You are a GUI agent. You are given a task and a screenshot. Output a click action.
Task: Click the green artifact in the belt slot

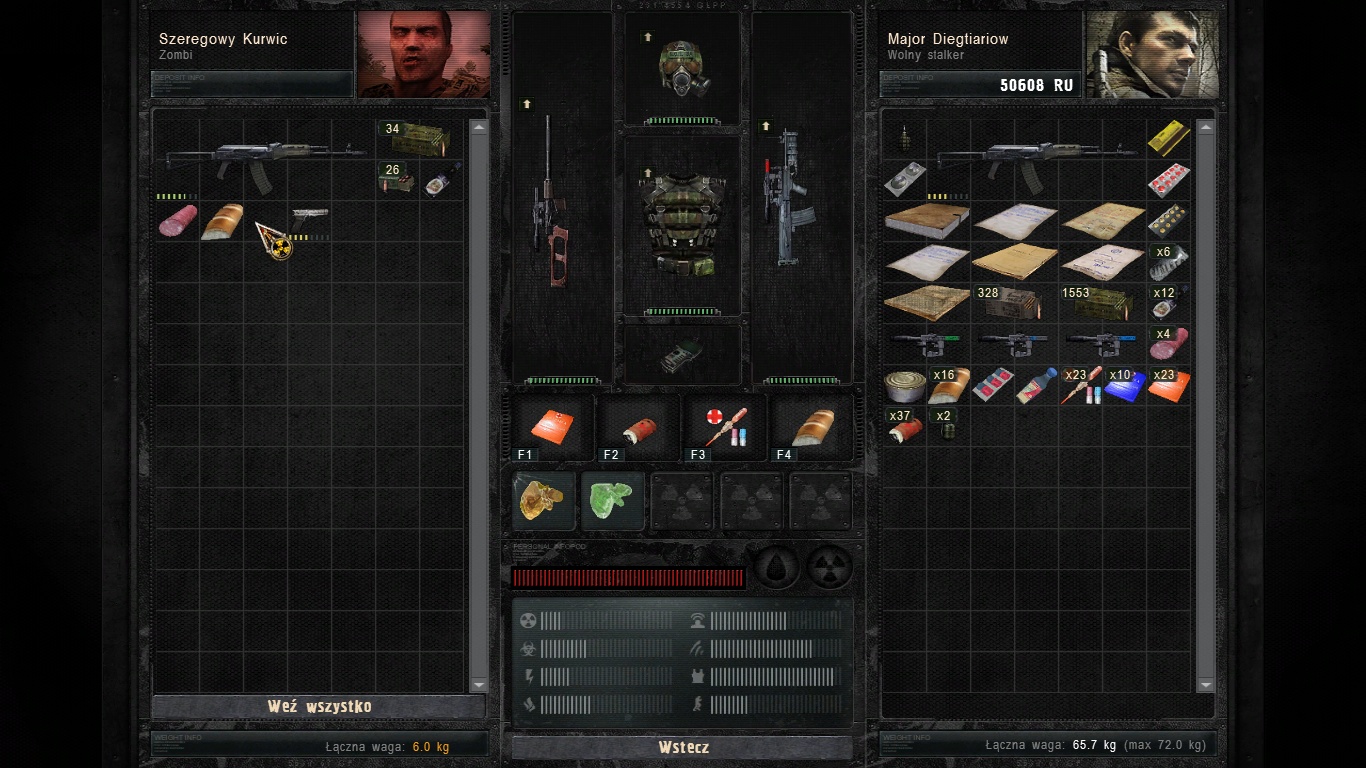[612, 500]
